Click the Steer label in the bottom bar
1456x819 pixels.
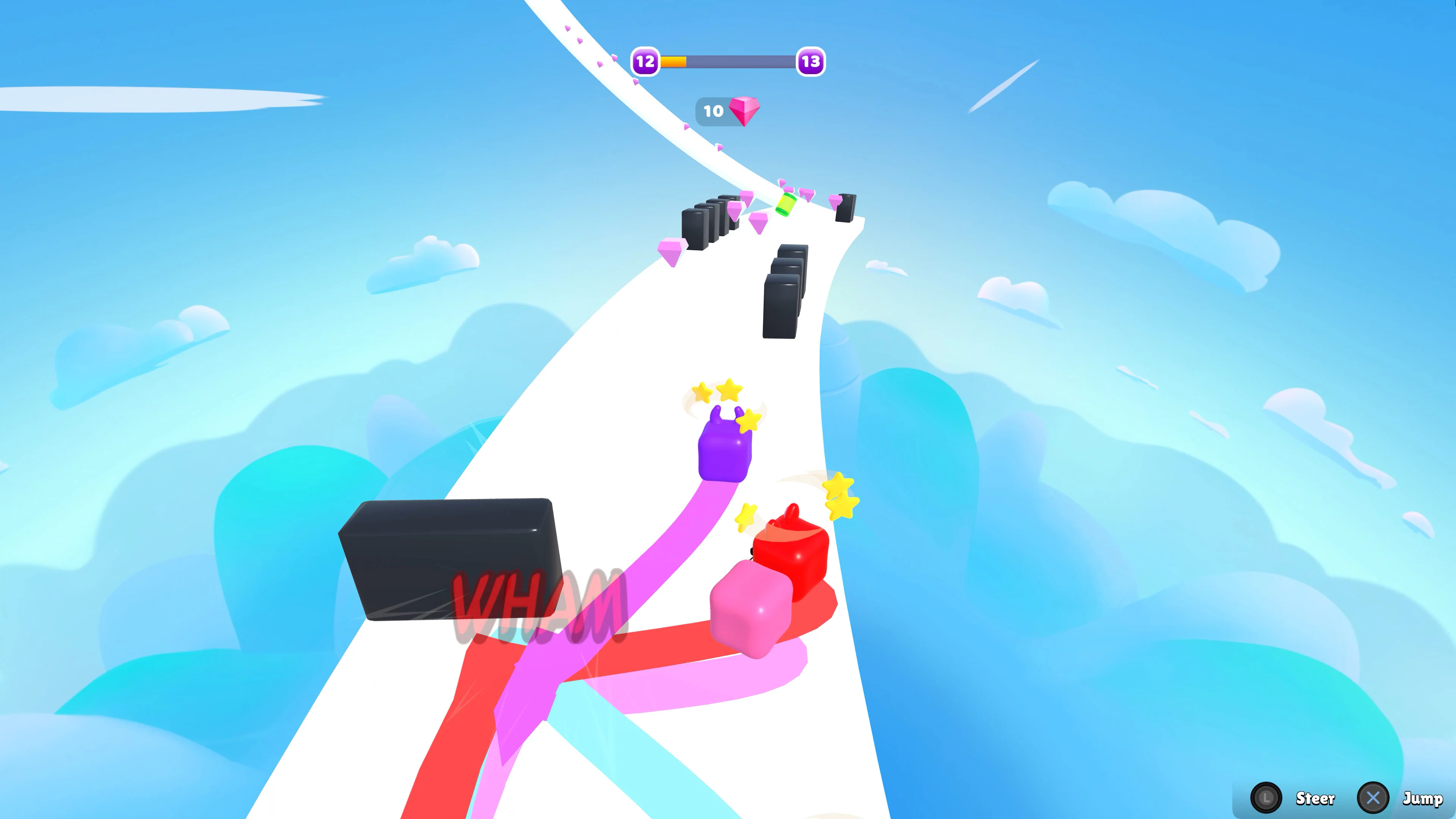1315,798
